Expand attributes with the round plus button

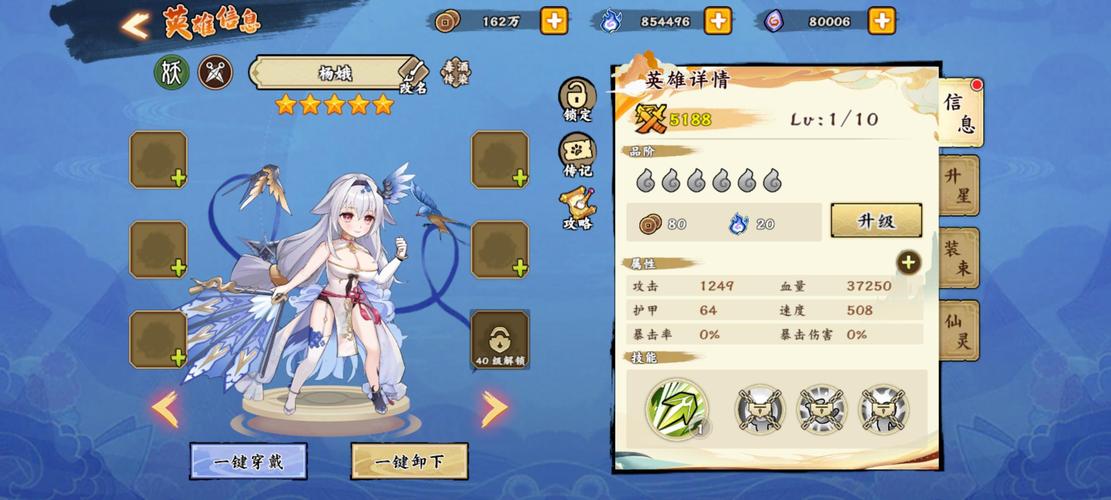tap(908, 263)
